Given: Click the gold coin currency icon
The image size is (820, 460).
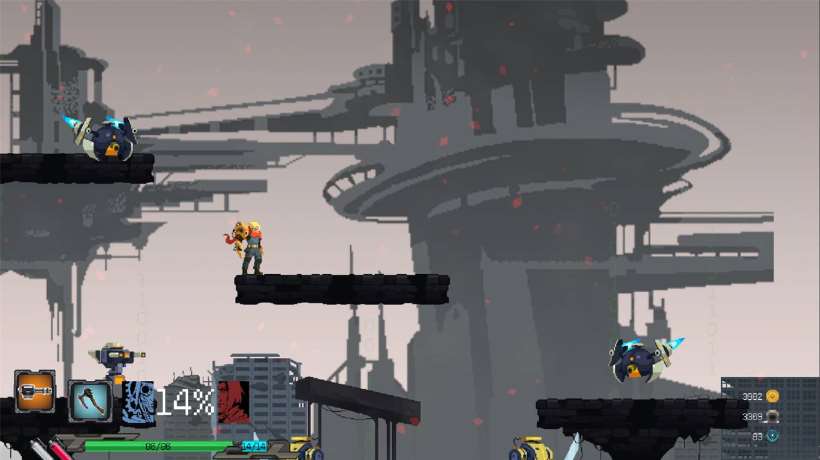Looking at the screenshot, I should point(772,396).
